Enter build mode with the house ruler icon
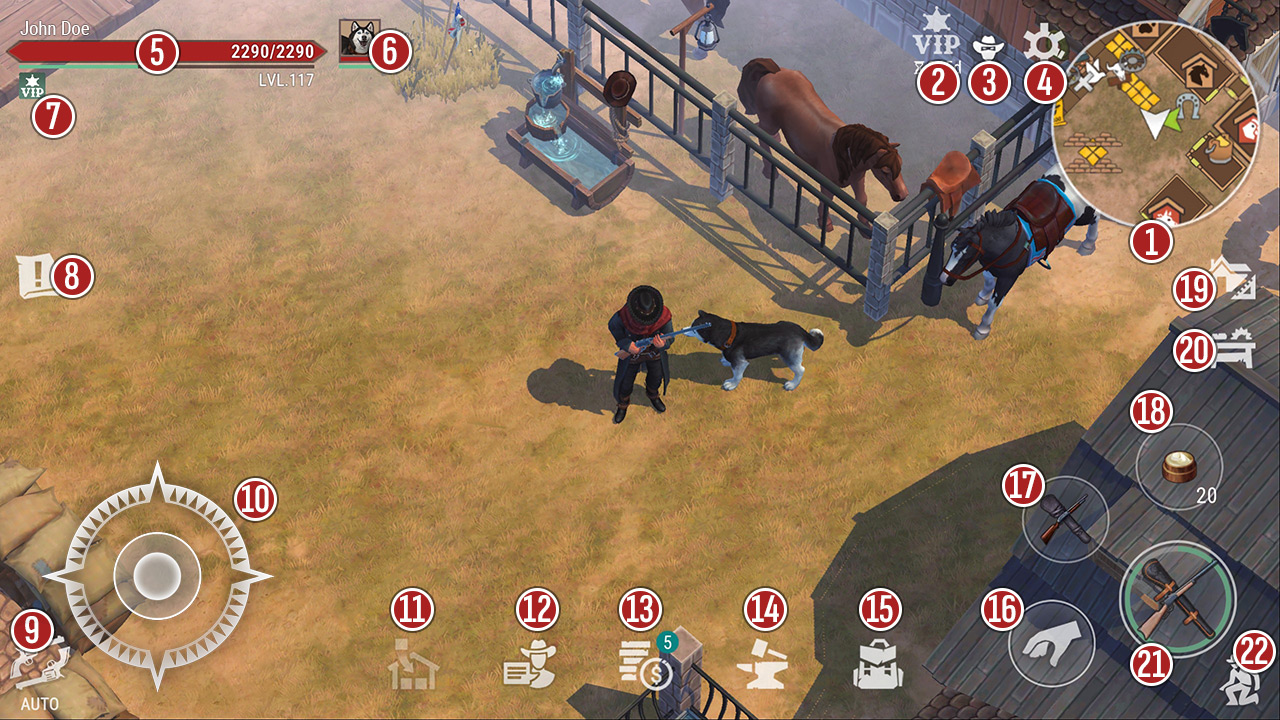The height and width of the screenshot is (720, 1280). click(x=1232, y=280)
